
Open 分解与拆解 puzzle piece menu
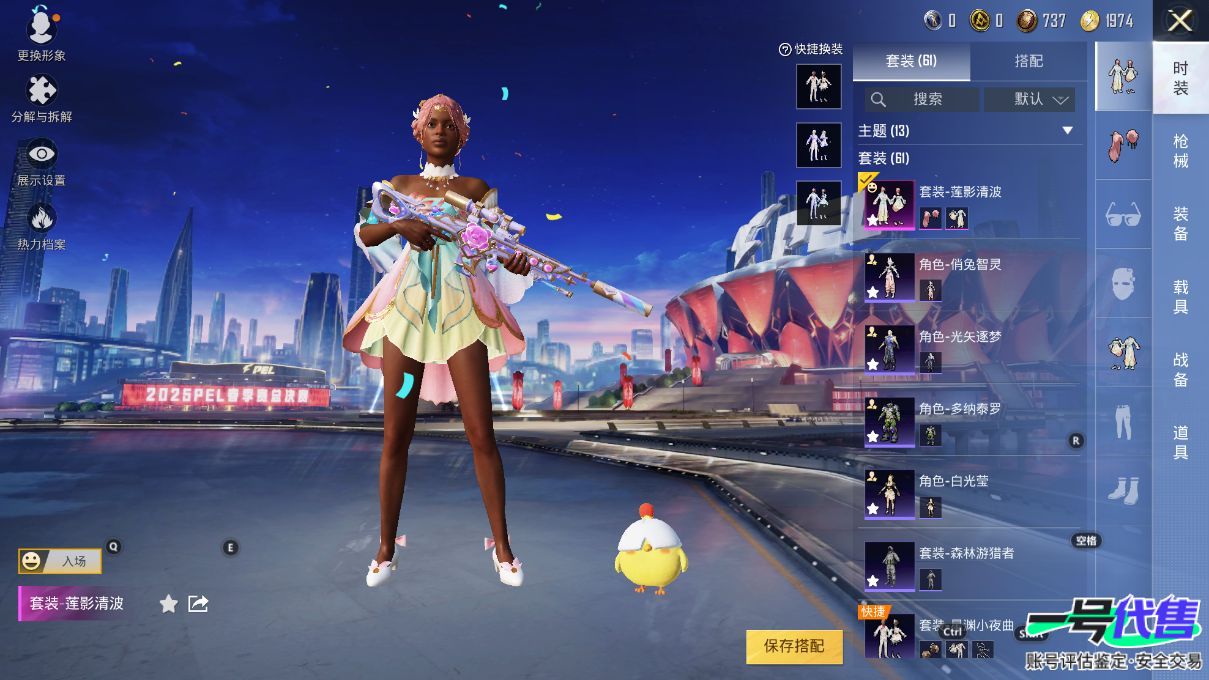click(x=41, y=97)
